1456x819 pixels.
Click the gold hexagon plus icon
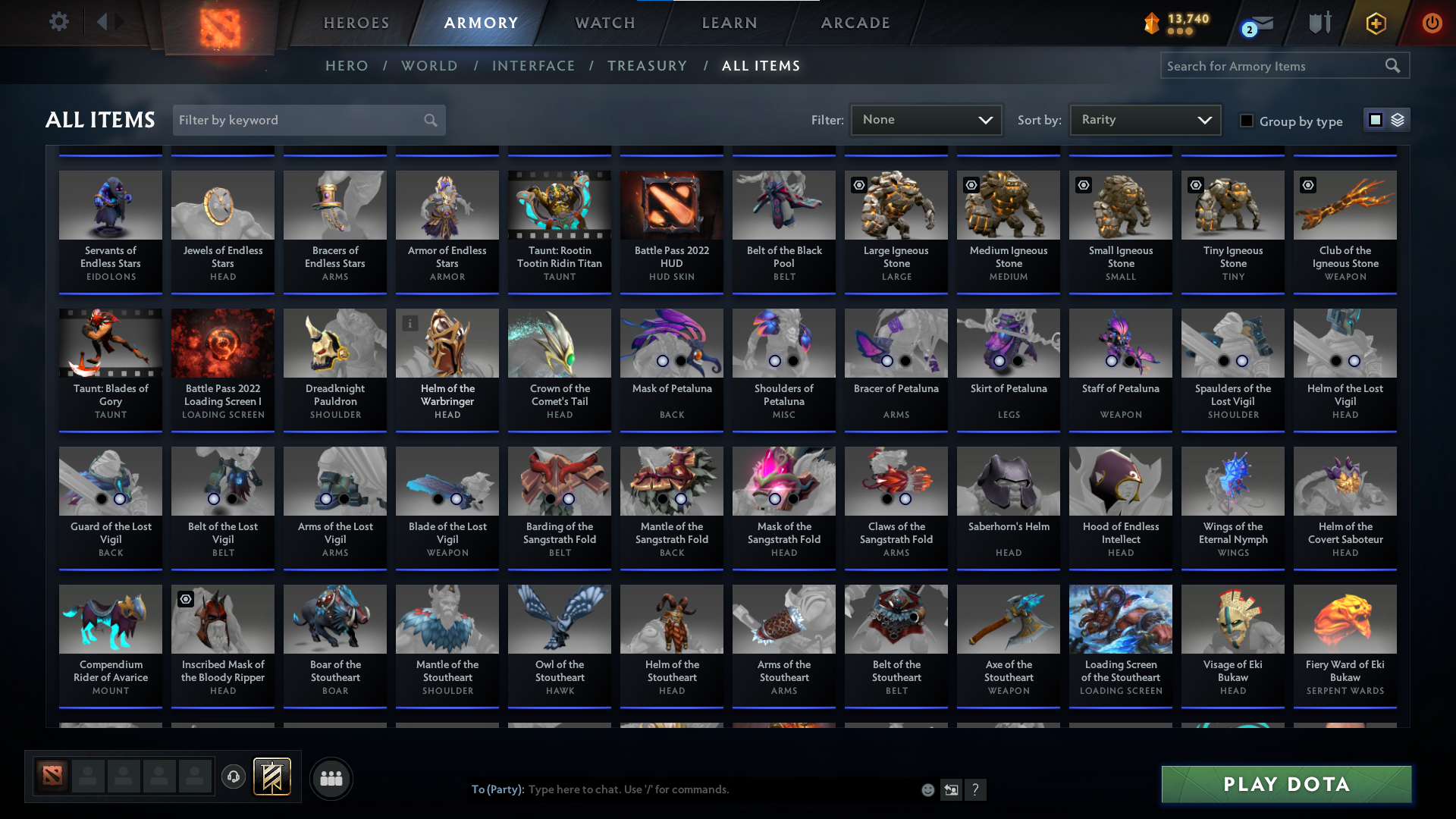coord(1376,23)
